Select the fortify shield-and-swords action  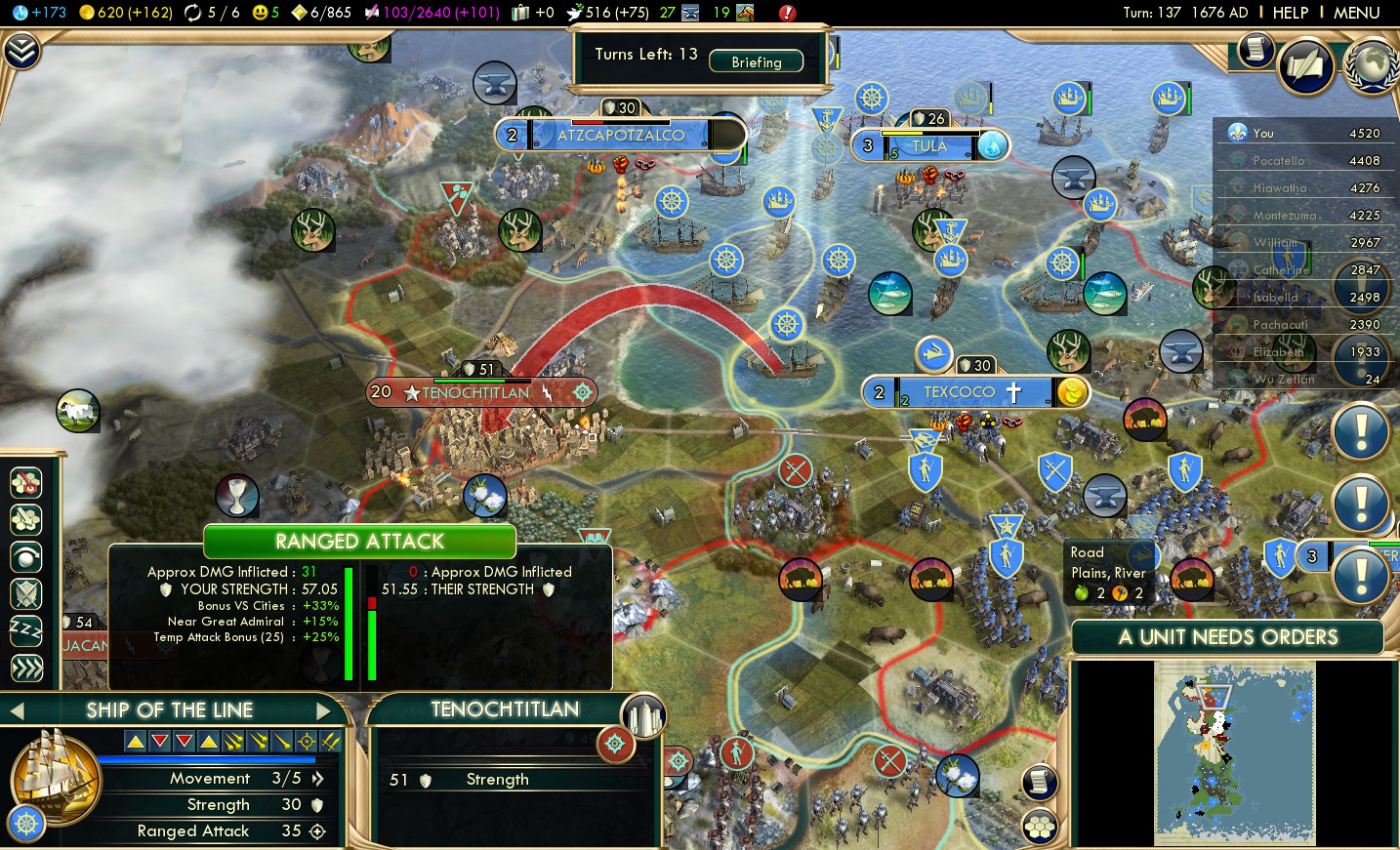pos(26,593)
